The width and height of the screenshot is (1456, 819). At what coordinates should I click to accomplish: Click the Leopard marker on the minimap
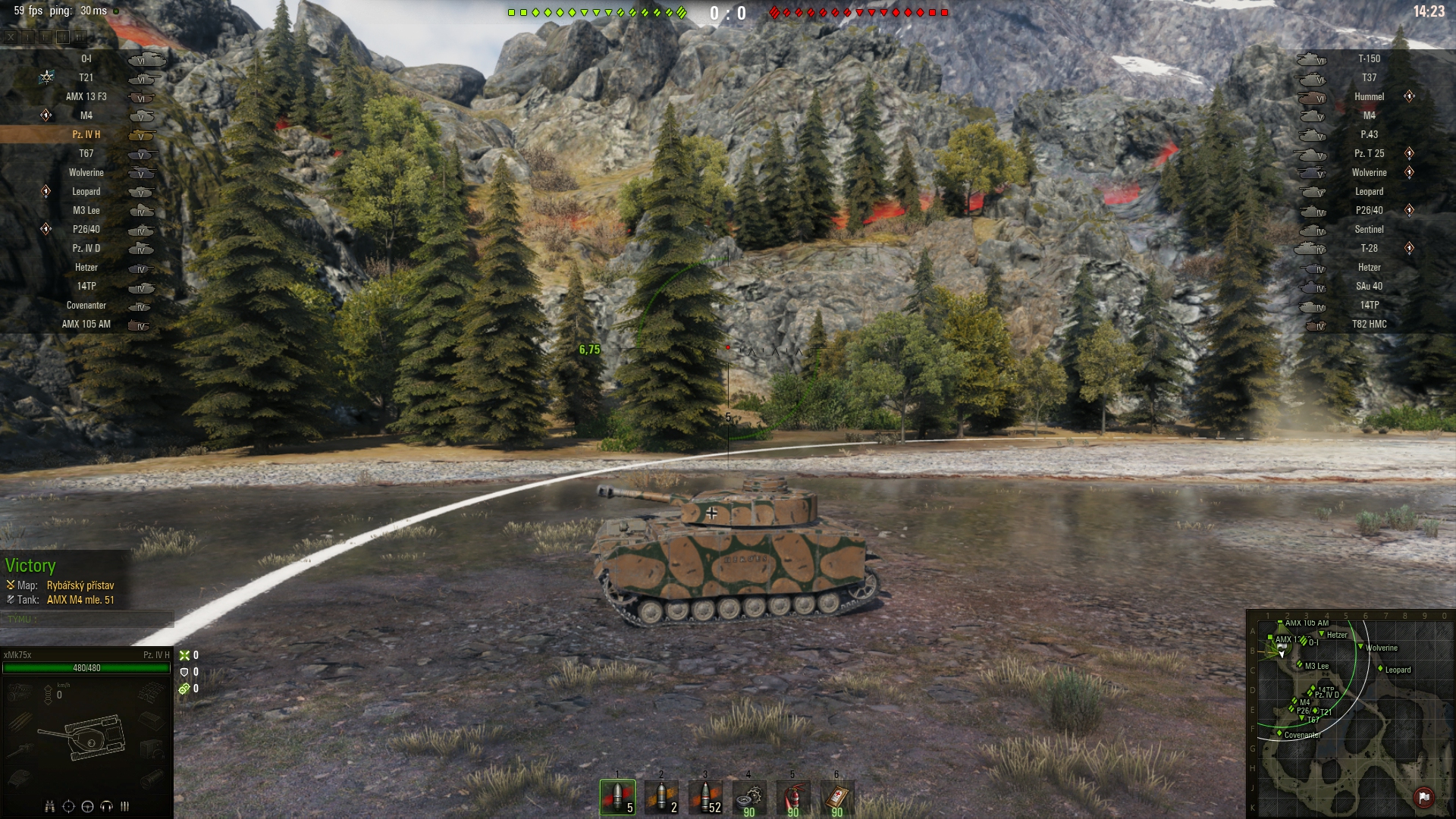1380,669
